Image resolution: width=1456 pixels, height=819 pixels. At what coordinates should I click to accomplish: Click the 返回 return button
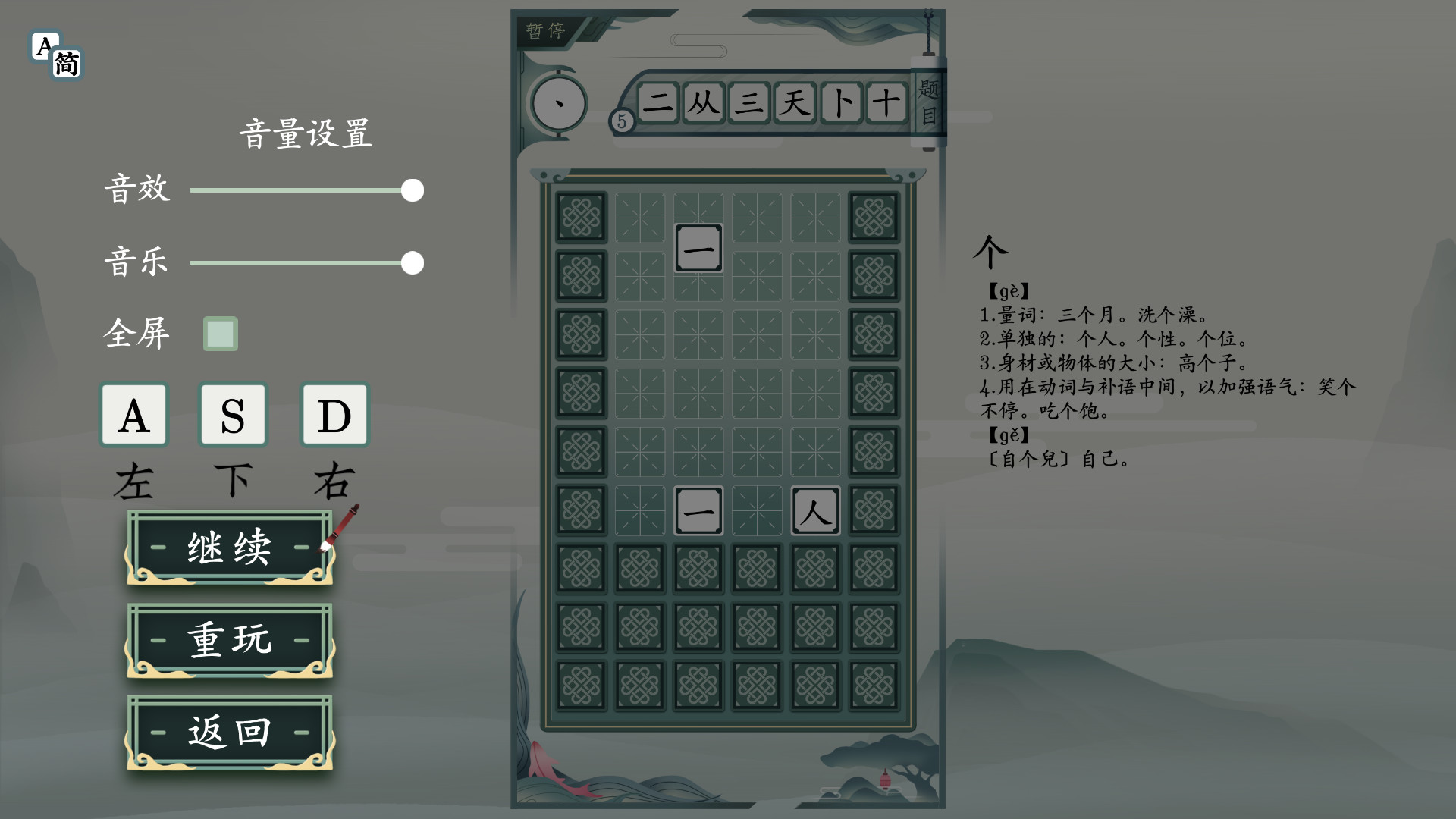pyautogui.click(x=229, y=732)
